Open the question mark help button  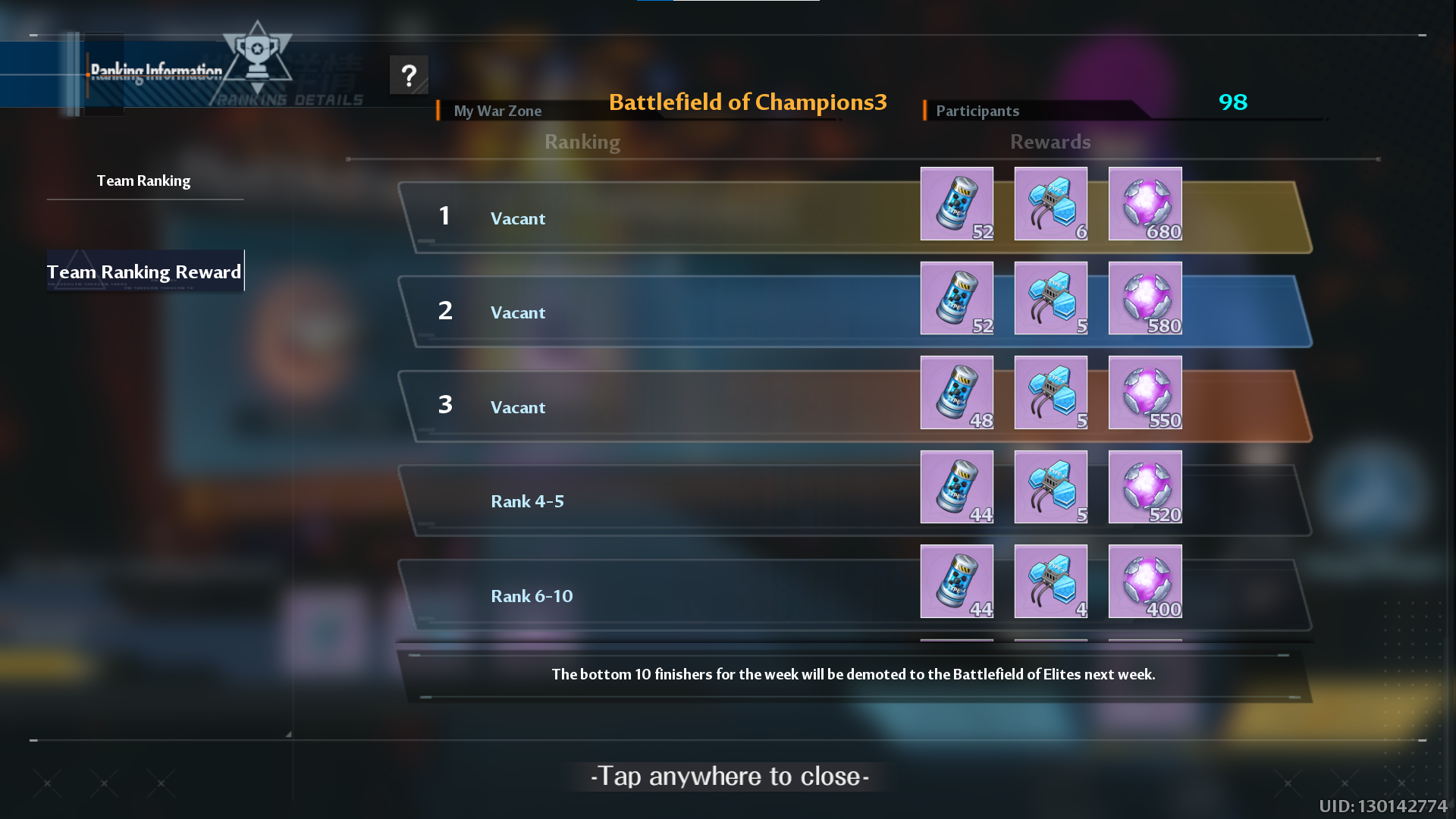[409, 75]
